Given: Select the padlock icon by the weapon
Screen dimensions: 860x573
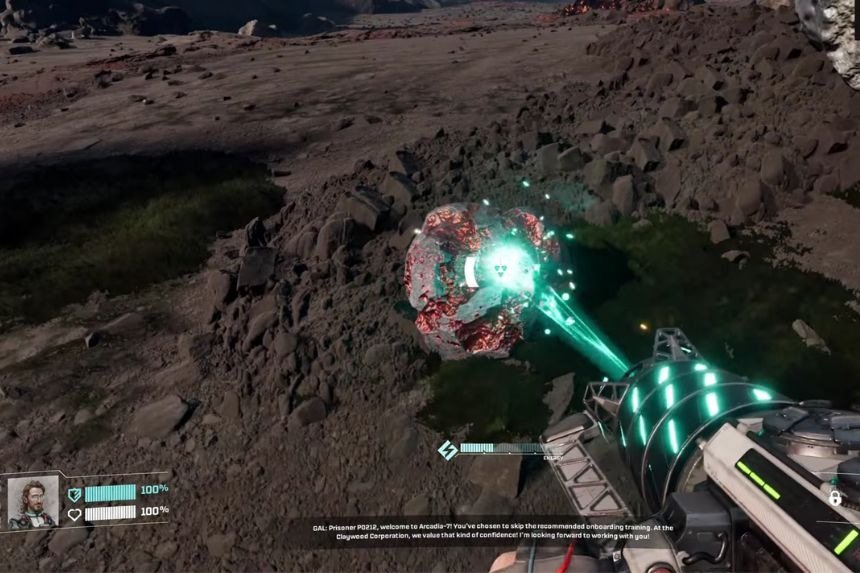Looking at the screenshot, I should click(x=835, y=497).
